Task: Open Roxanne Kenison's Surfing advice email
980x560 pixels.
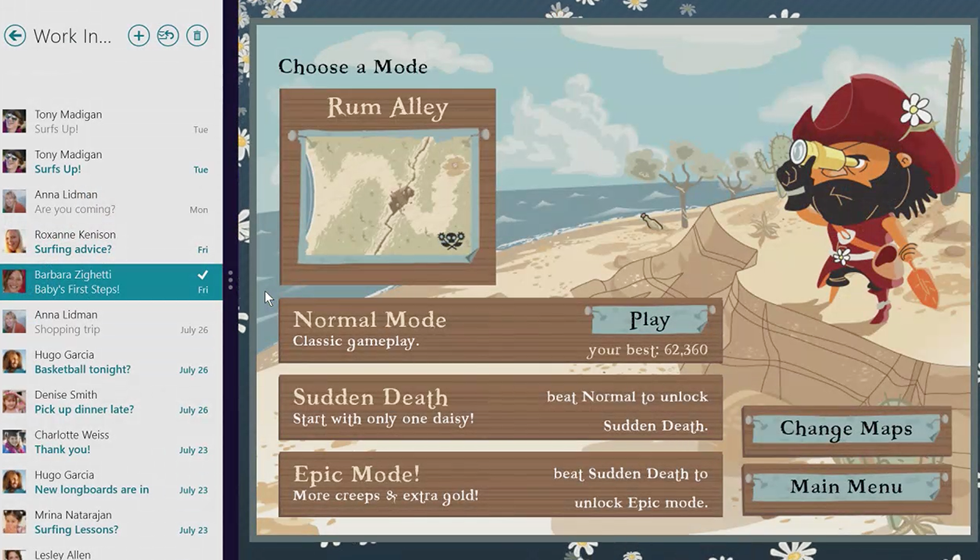Action: coord(110,242)
